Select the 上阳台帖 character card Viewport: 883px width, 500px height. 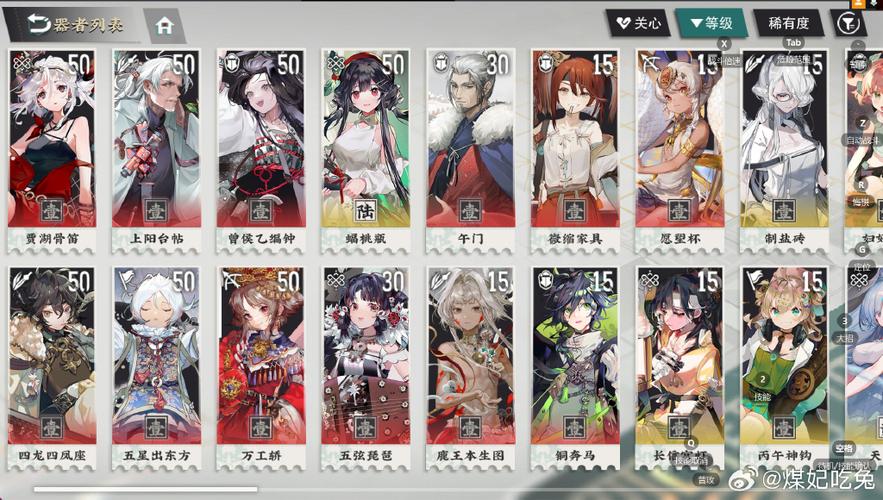click(x=156, y=150)
